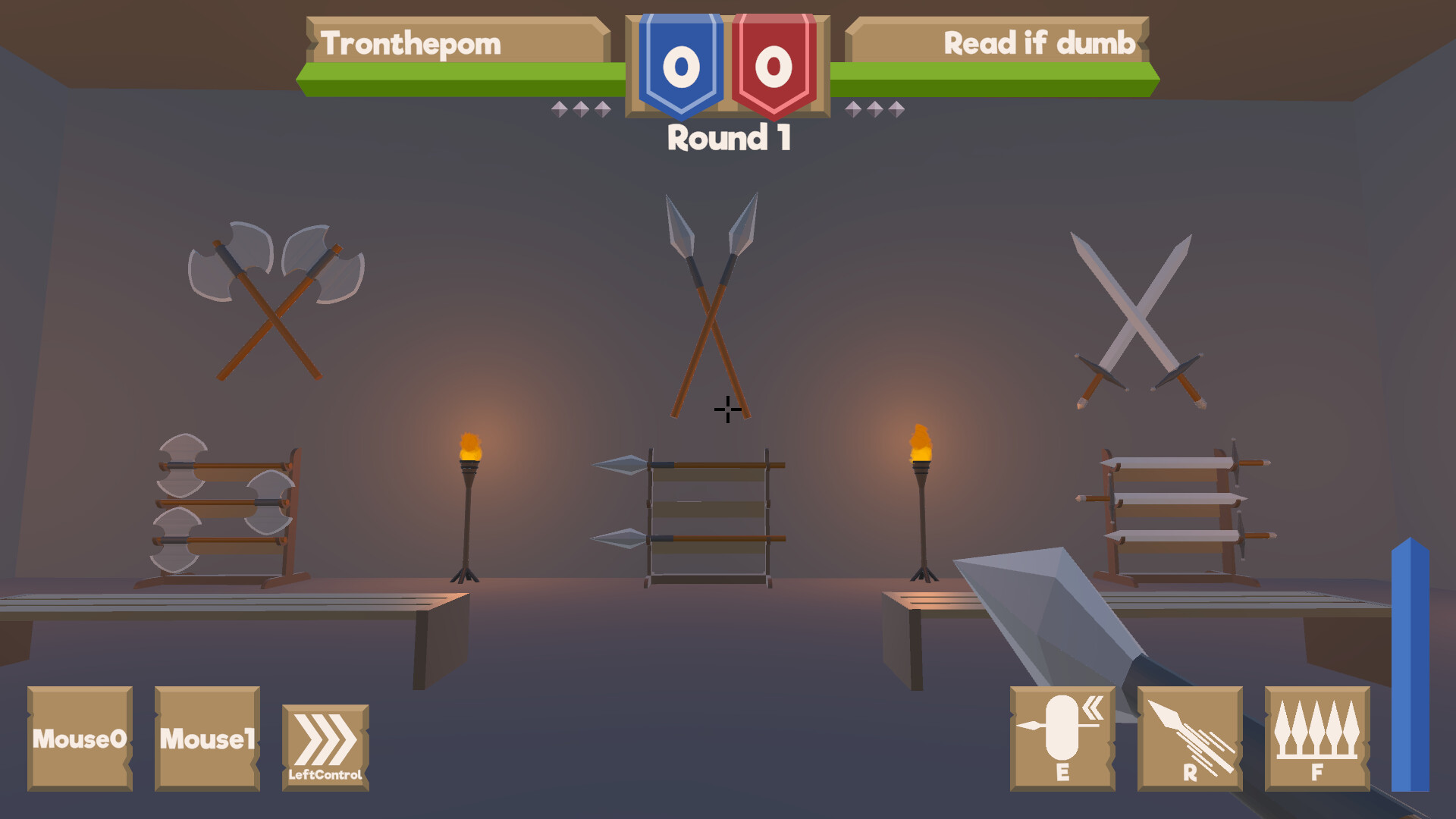
Task: Expand the left triple-arrow upgrade indicator
Action: click(580, 108)
